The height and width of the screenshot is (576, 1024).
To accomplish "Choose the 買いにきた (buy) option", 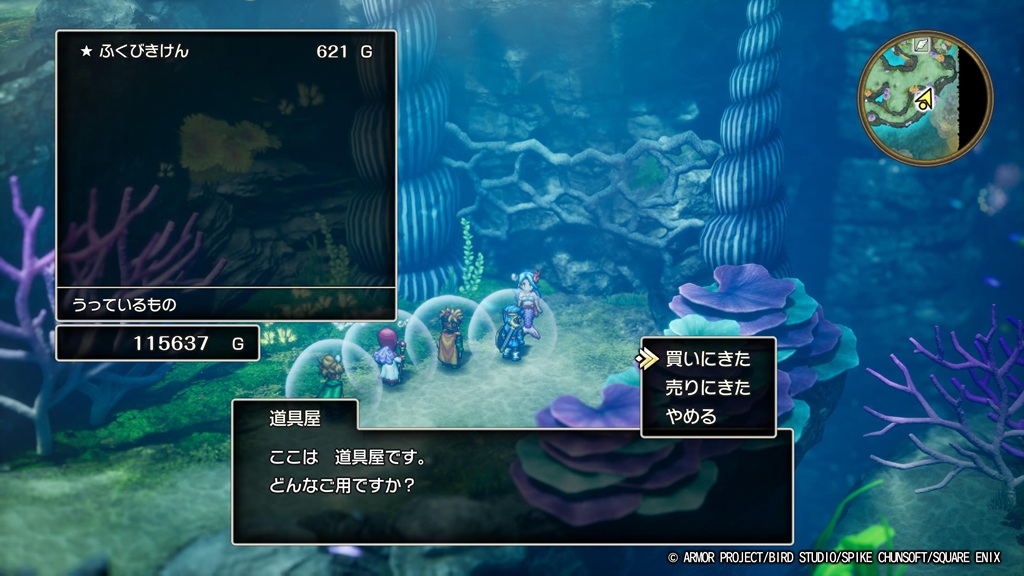I will point(707,358).
